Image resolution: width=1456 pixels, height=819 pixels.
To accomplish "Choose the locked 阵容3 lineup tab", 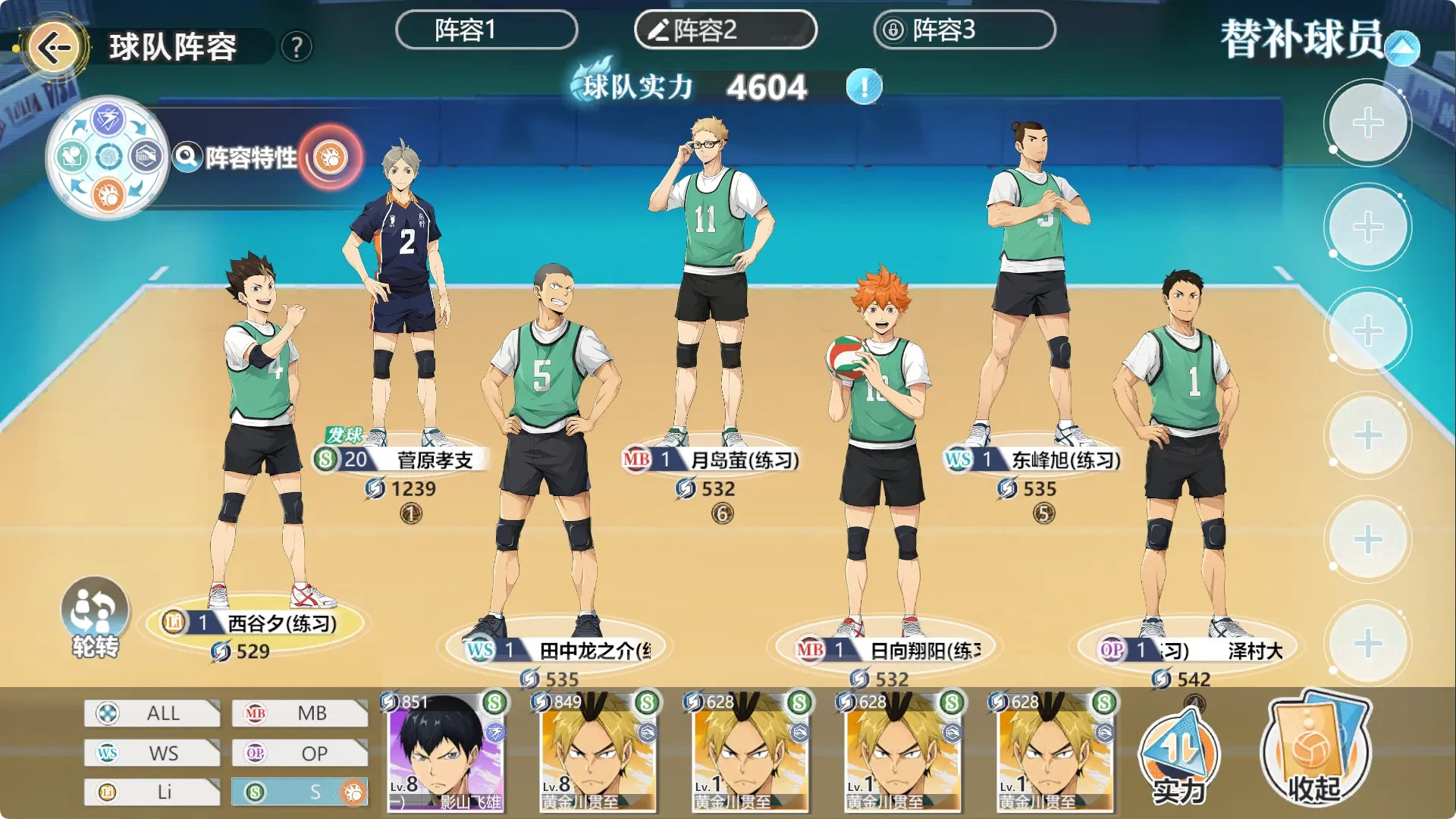I will [964, 30].
